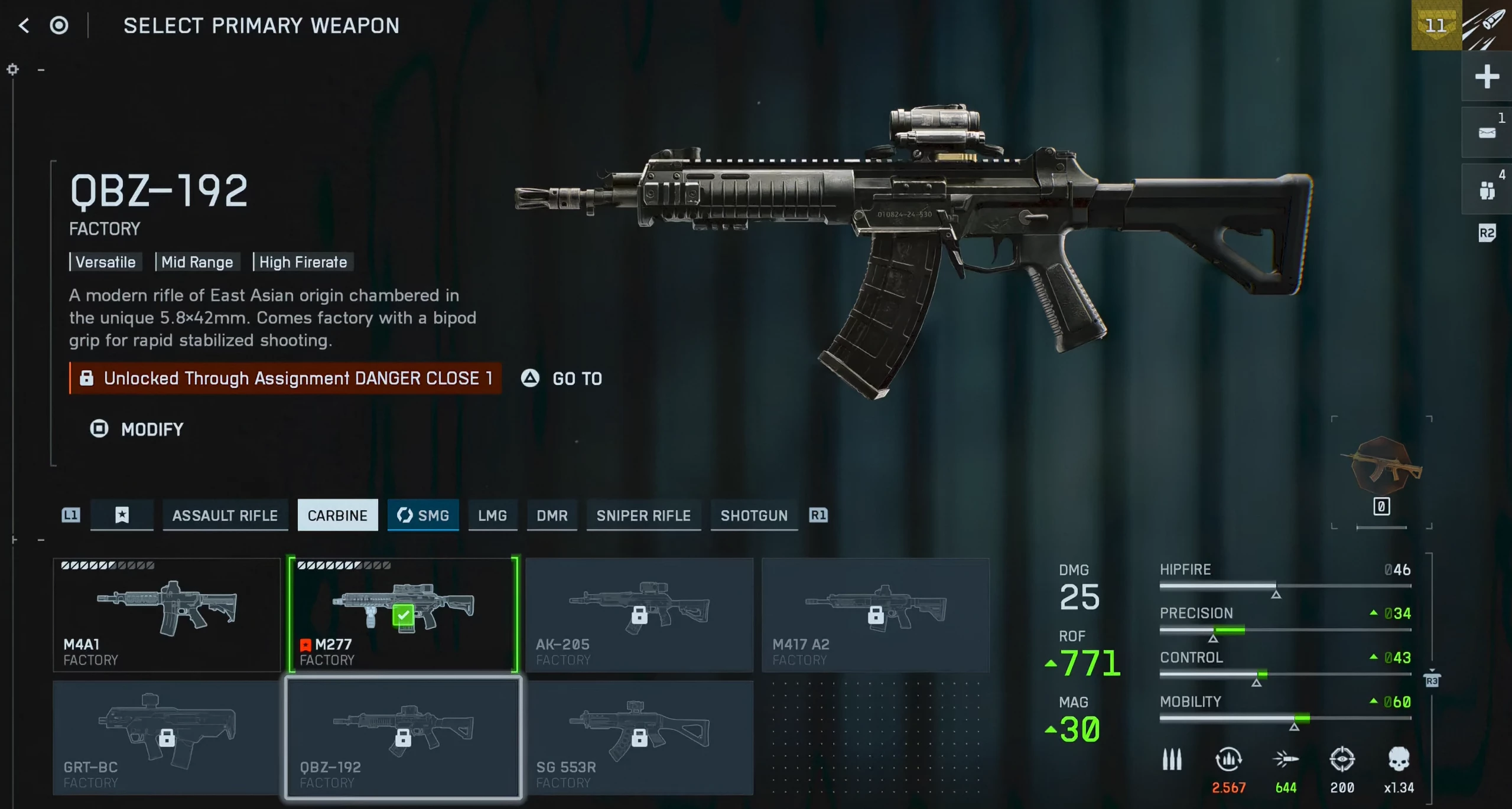Switch to Sniper Rifle tab

click(x=643, y=516)
